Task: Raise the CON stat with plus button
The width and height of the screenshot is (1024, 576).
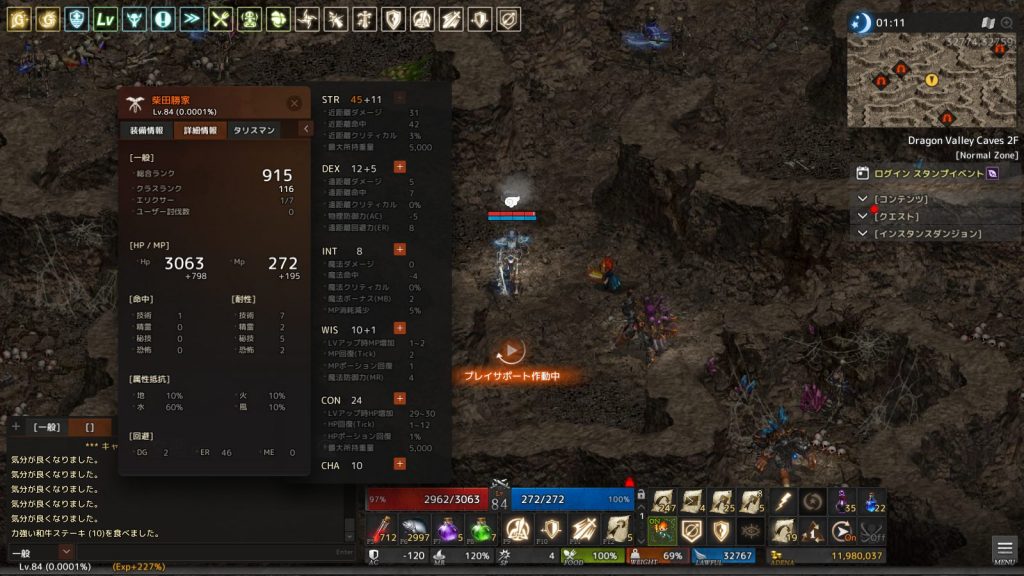Action: 400,399
